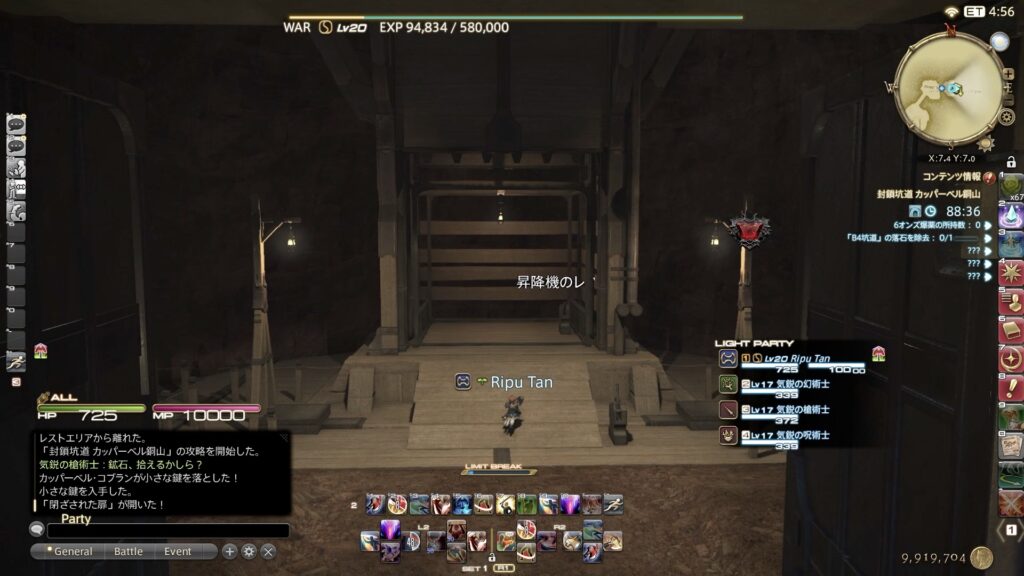Click the chat text input field

click(168, 531)
